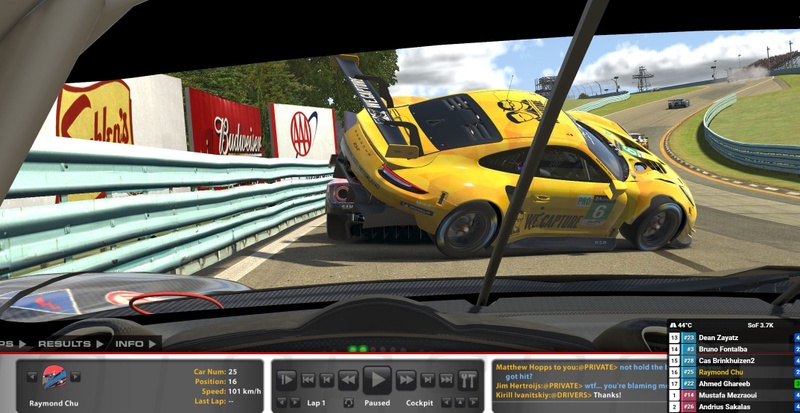Select Dean Zayatz in the standings
The width and height of the screenshot is (800, 413).
tap(720, 338)
